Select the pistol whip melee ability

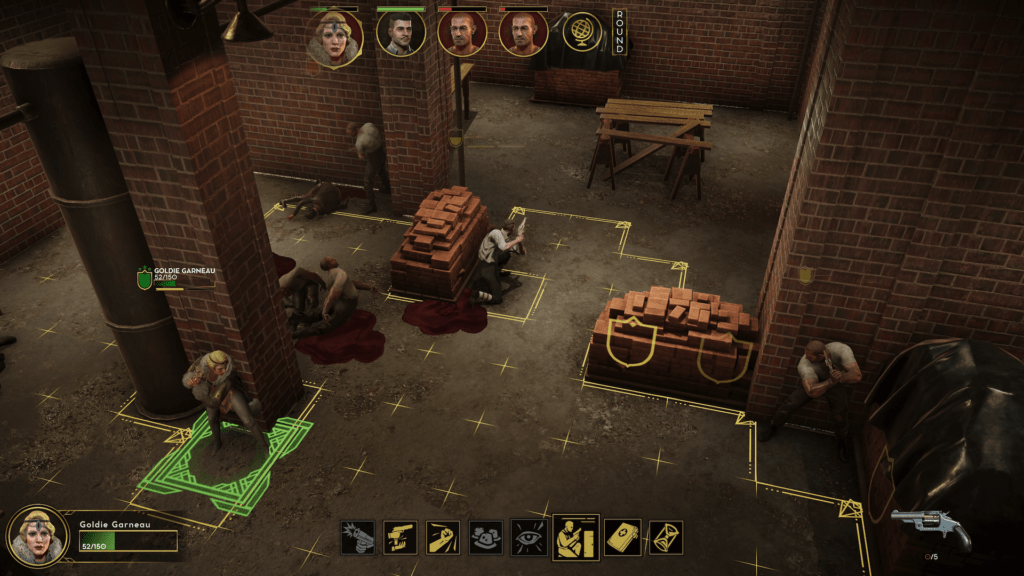point(400,537)
